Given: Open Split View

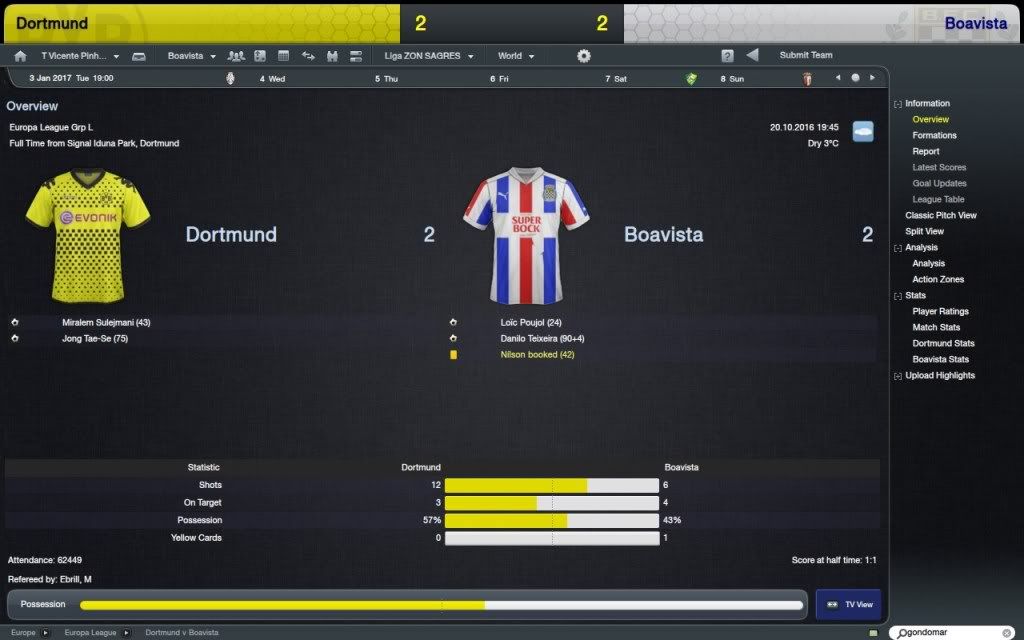Looking at the screenshot, I should coord(925,231).
